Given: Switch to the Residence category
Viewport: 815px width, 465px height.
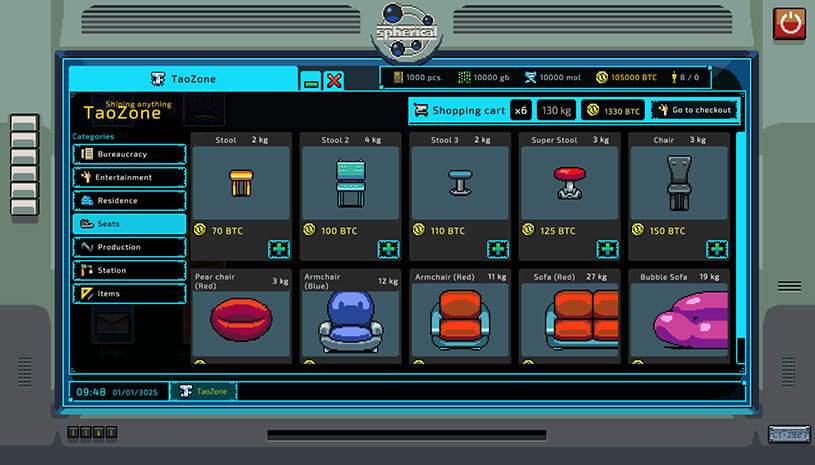Looking at the screenshot, I should click(129, 200).
